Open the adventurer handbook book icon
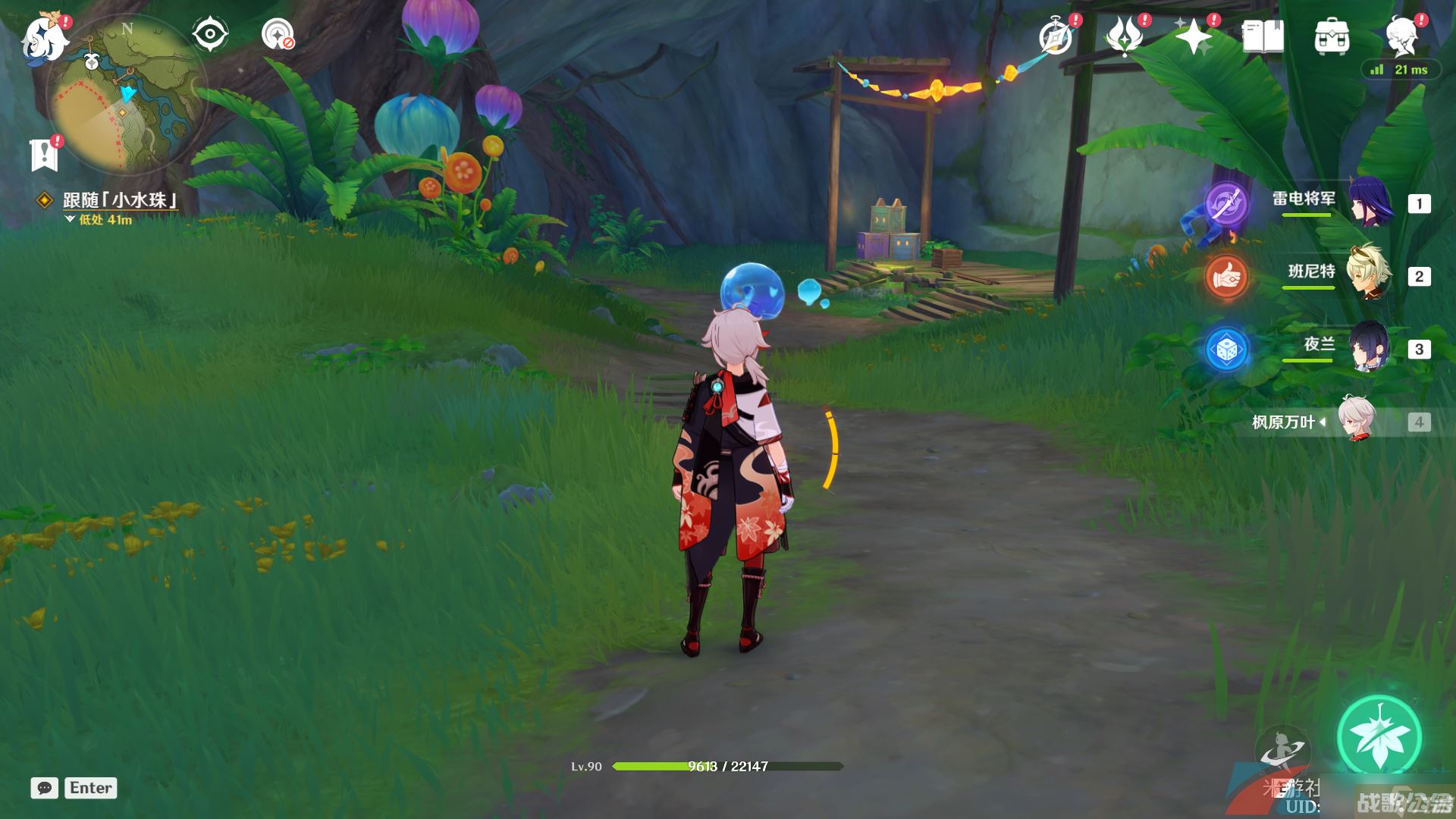The image size is (1456, 819). (x=1263, y=36)
